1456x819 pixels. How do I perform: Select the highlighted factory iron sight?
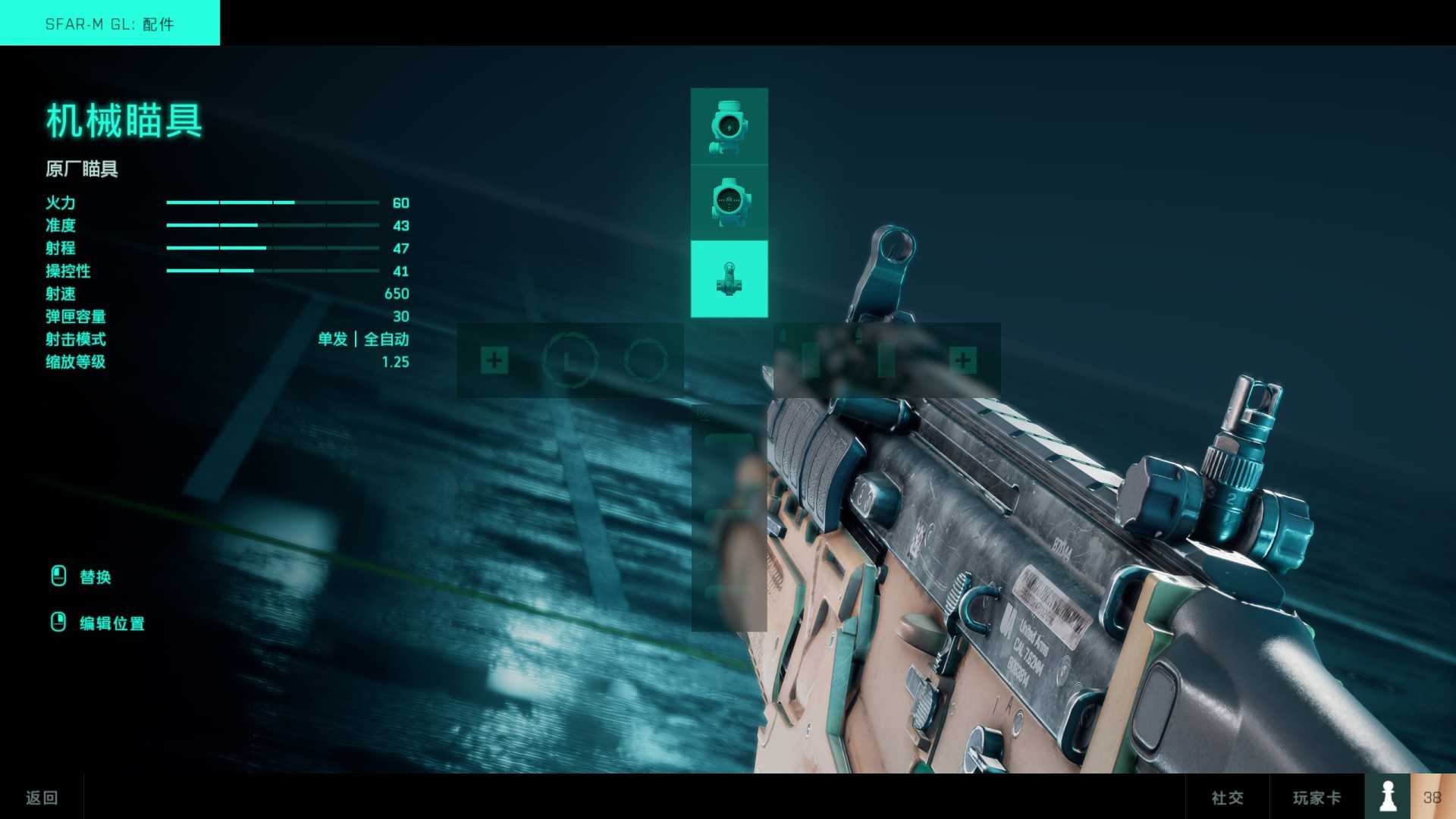coord(729,278)
